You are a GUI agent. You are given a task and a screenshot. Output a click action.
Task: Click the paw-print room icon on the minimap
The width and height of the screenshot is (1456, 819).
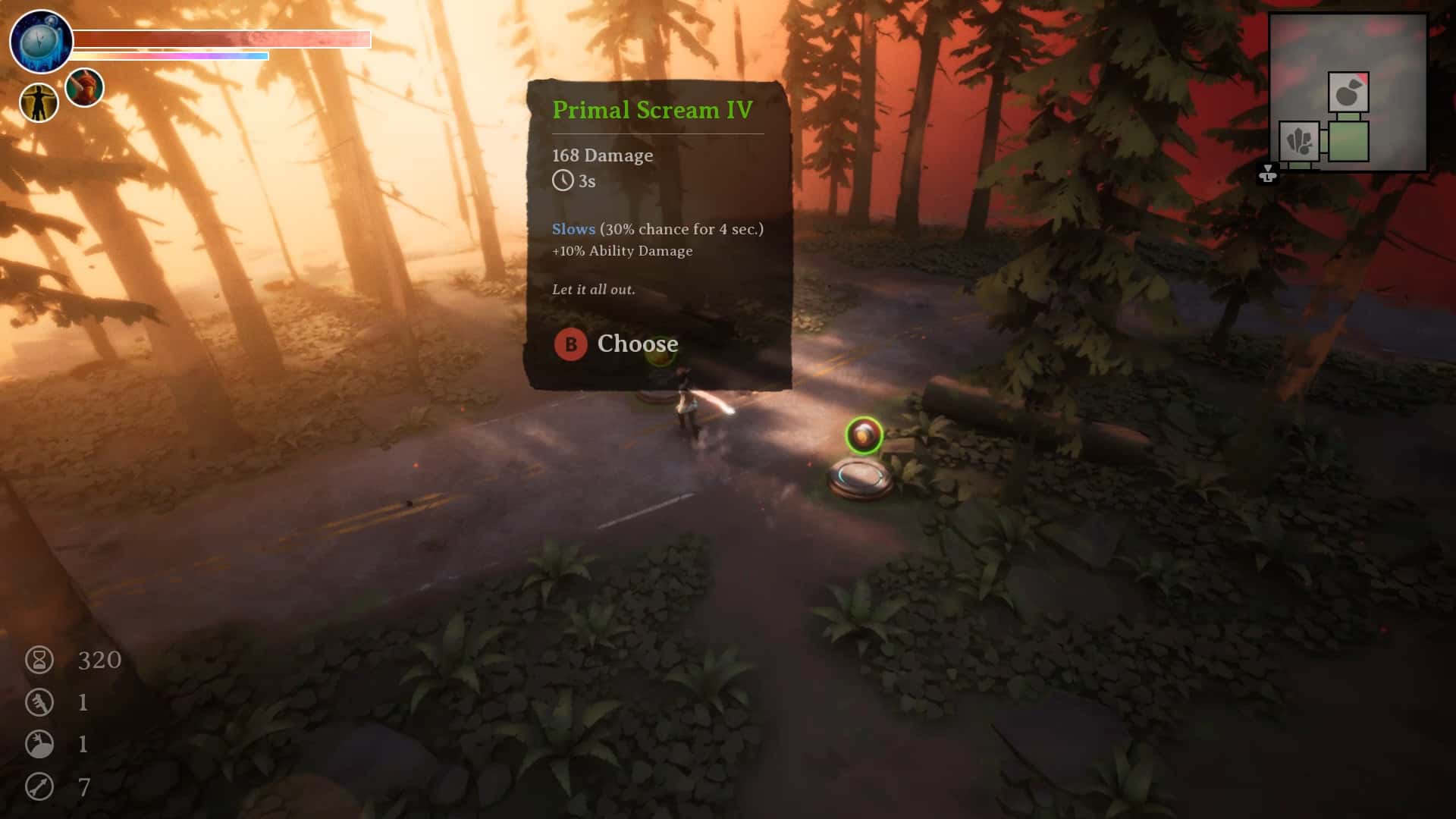(x=1299, y=142)
